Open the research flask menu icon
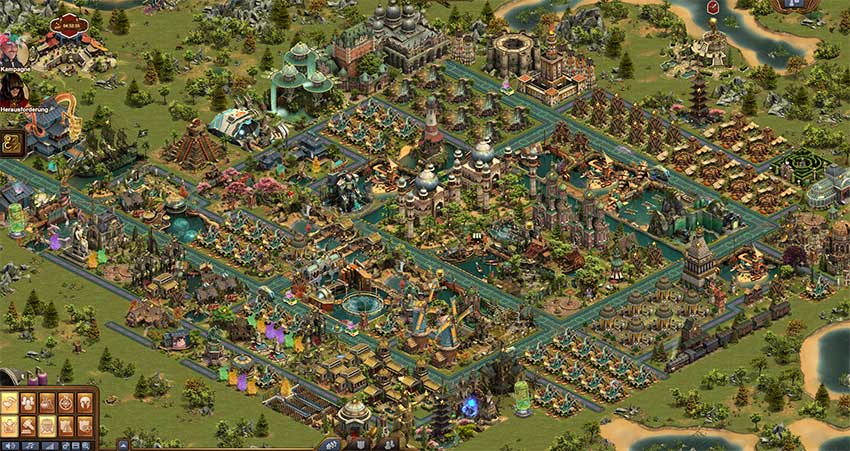 [47, 403]
